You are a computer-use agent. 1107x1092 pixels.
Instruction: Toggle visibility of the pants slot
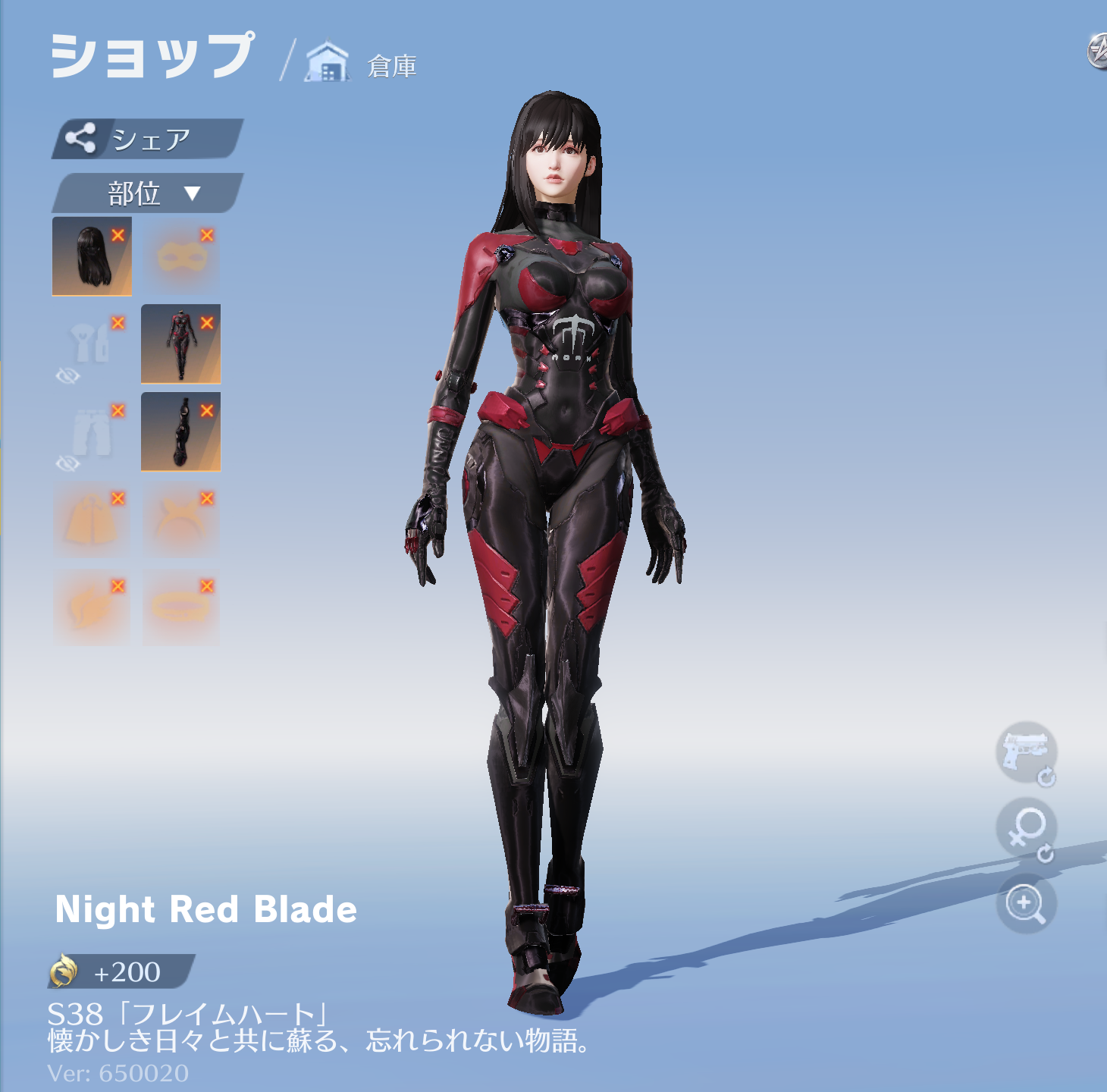(x=69, y=463)
